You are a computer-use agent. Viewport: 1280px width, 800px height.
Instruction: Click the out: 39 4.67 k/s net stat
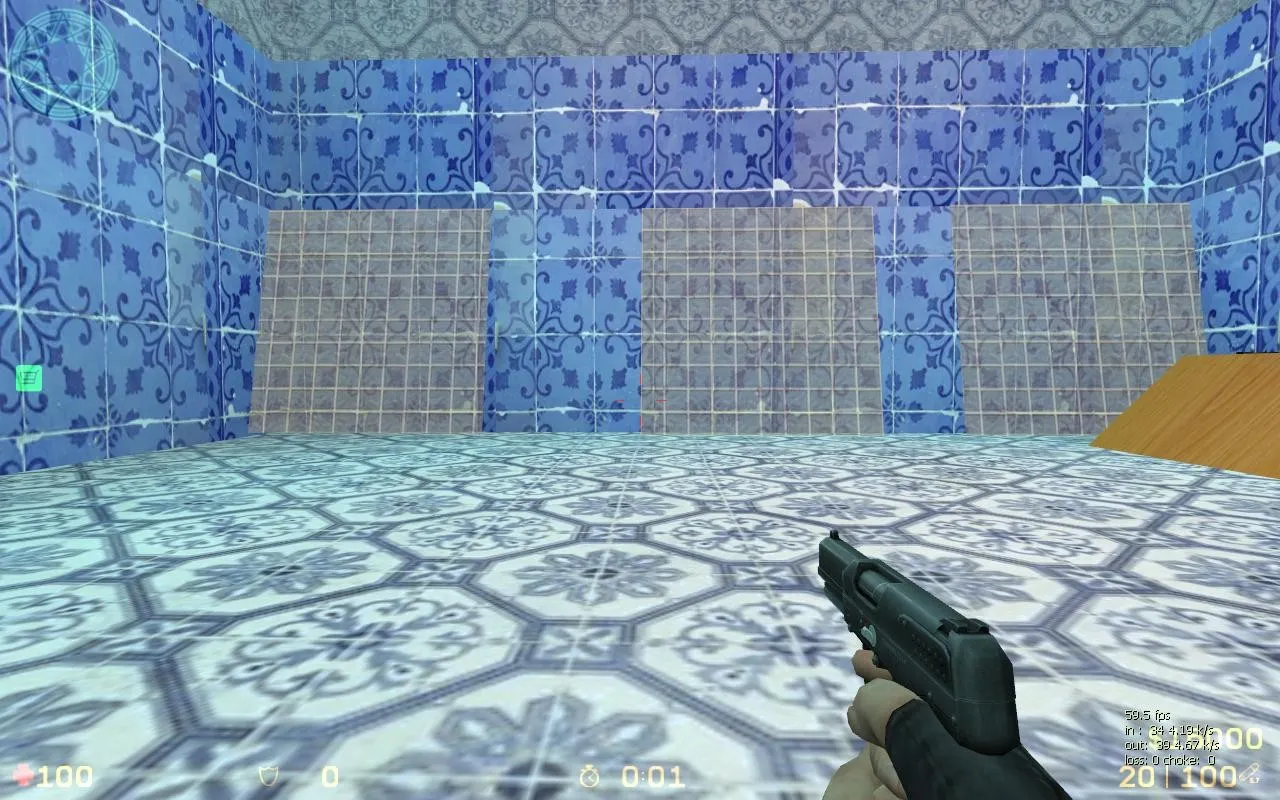click(x=1172, y=745)
